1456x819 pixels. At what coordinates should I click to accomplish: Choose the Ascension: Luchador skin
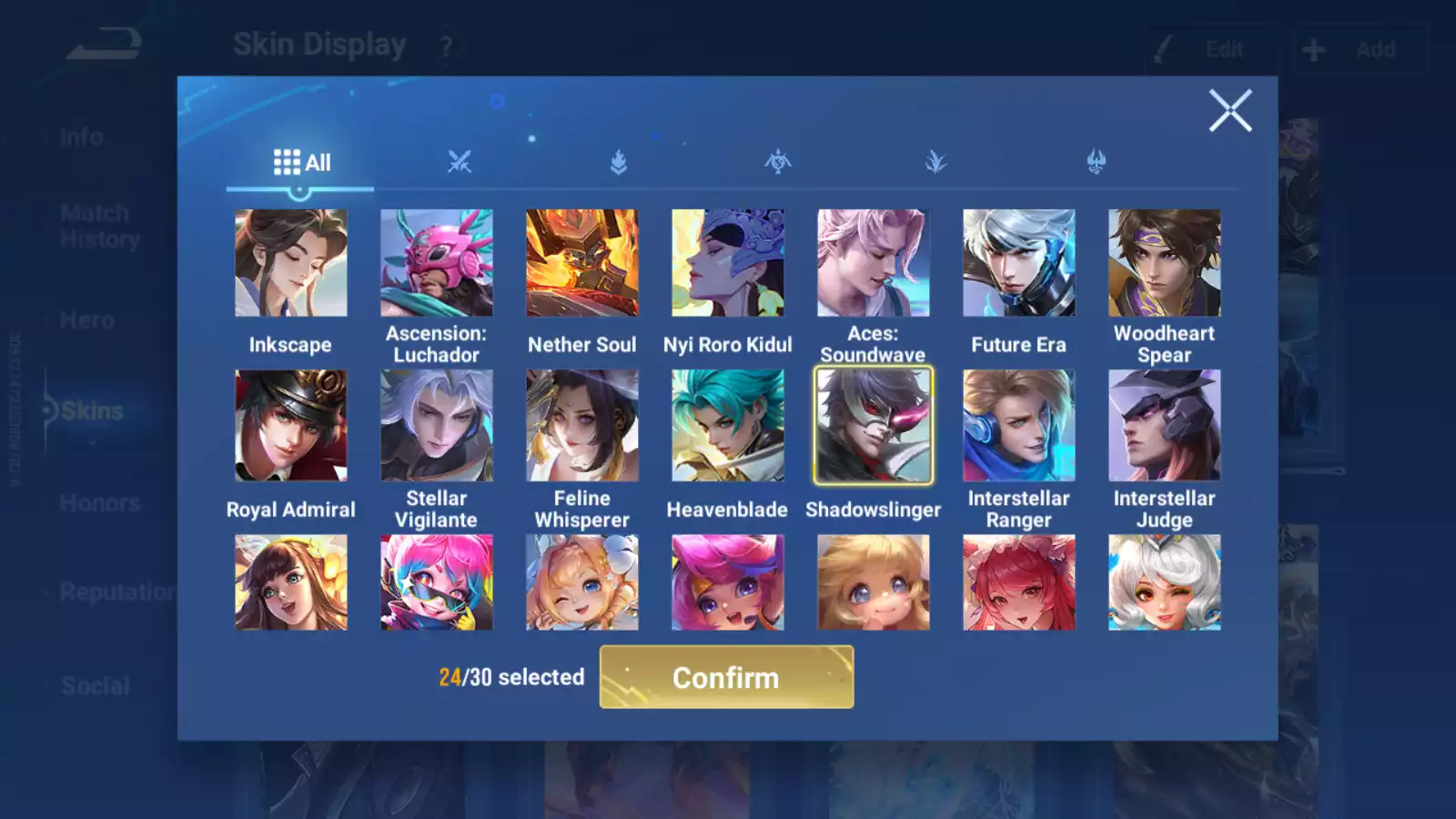tap(437, 263)
